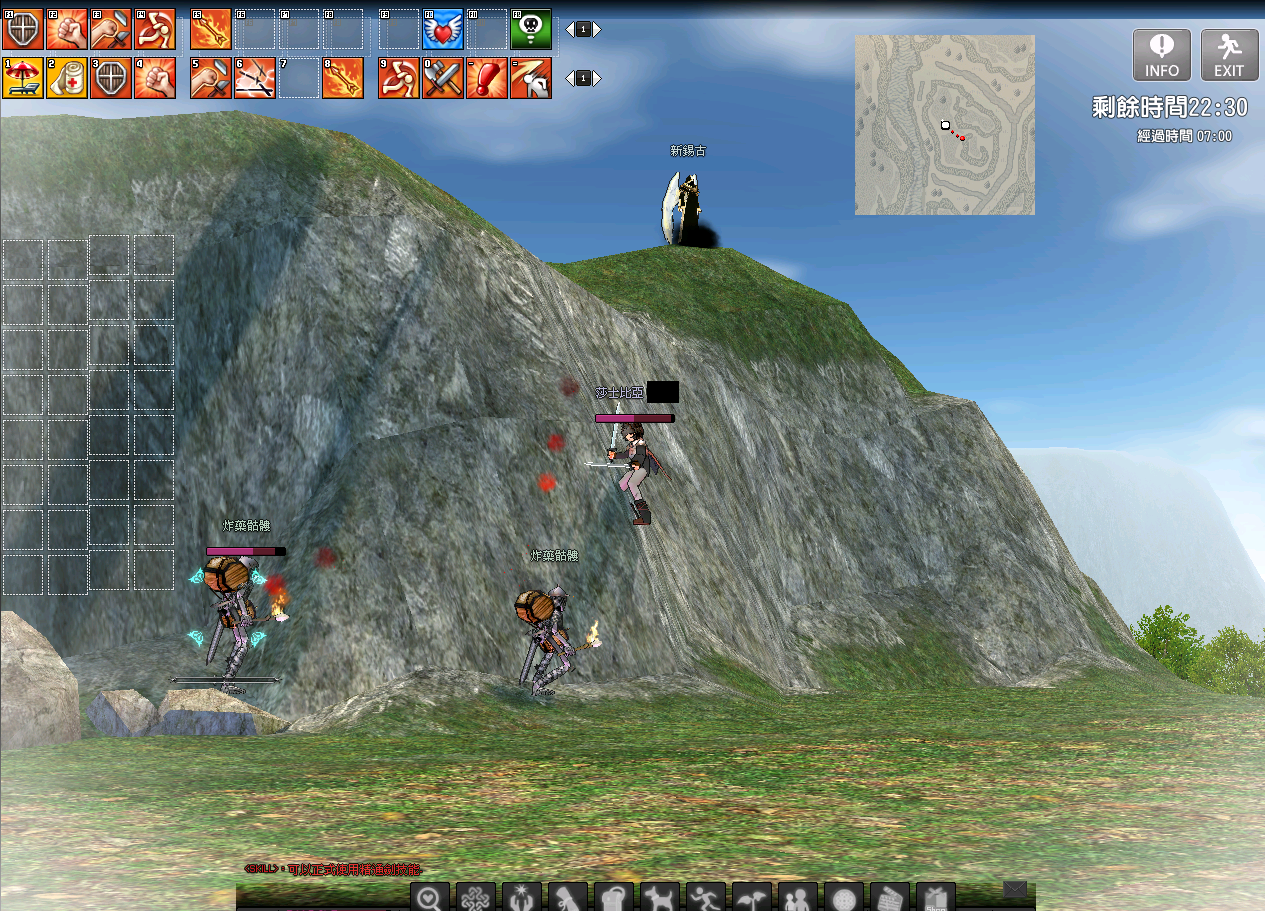
Task: Activate the crossed lightning swords skill
Action: [255, 78]
